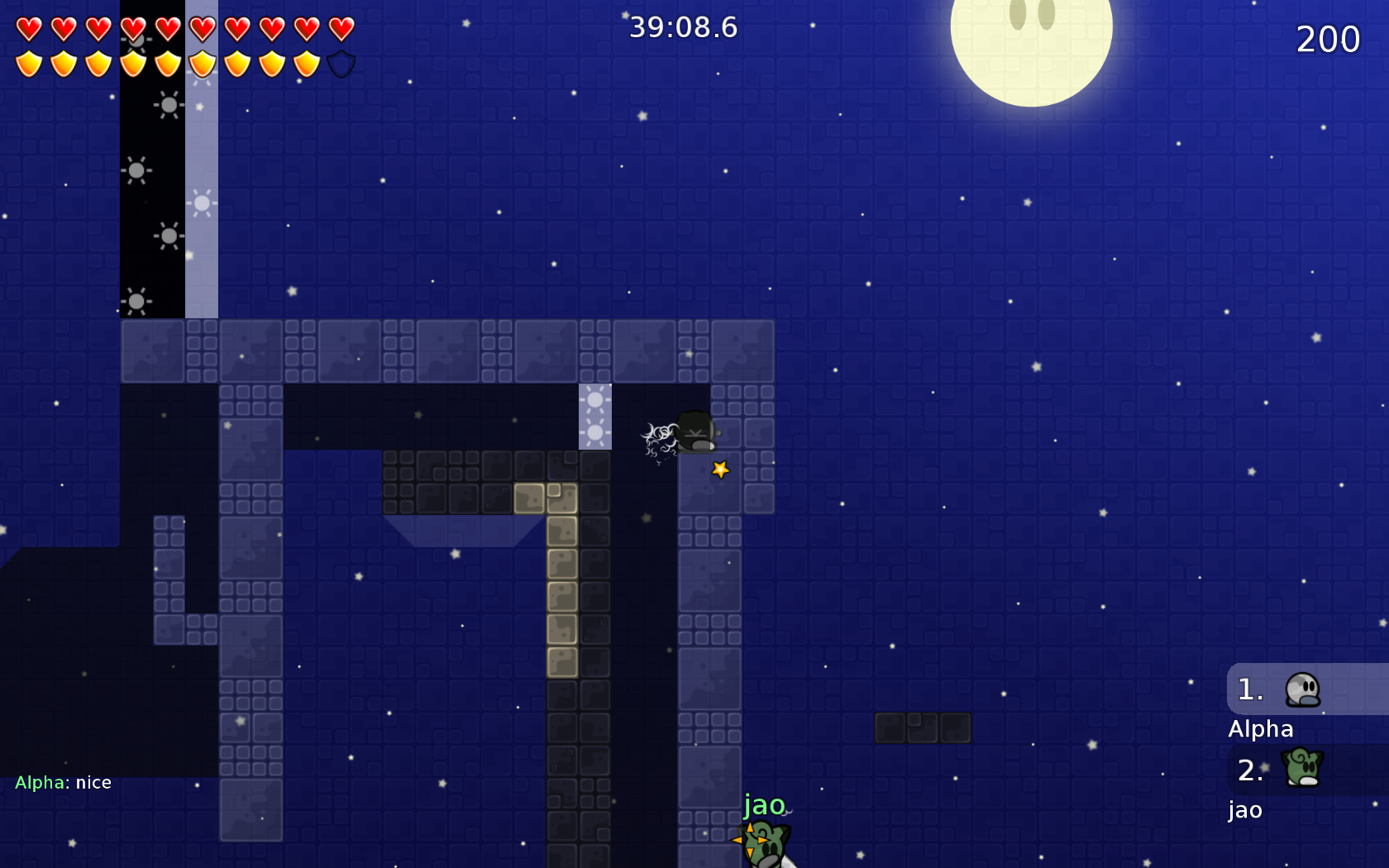Toggle the highlighted heart above the light beam
This screenshot has height=868, width=1389.
(204, 27)
